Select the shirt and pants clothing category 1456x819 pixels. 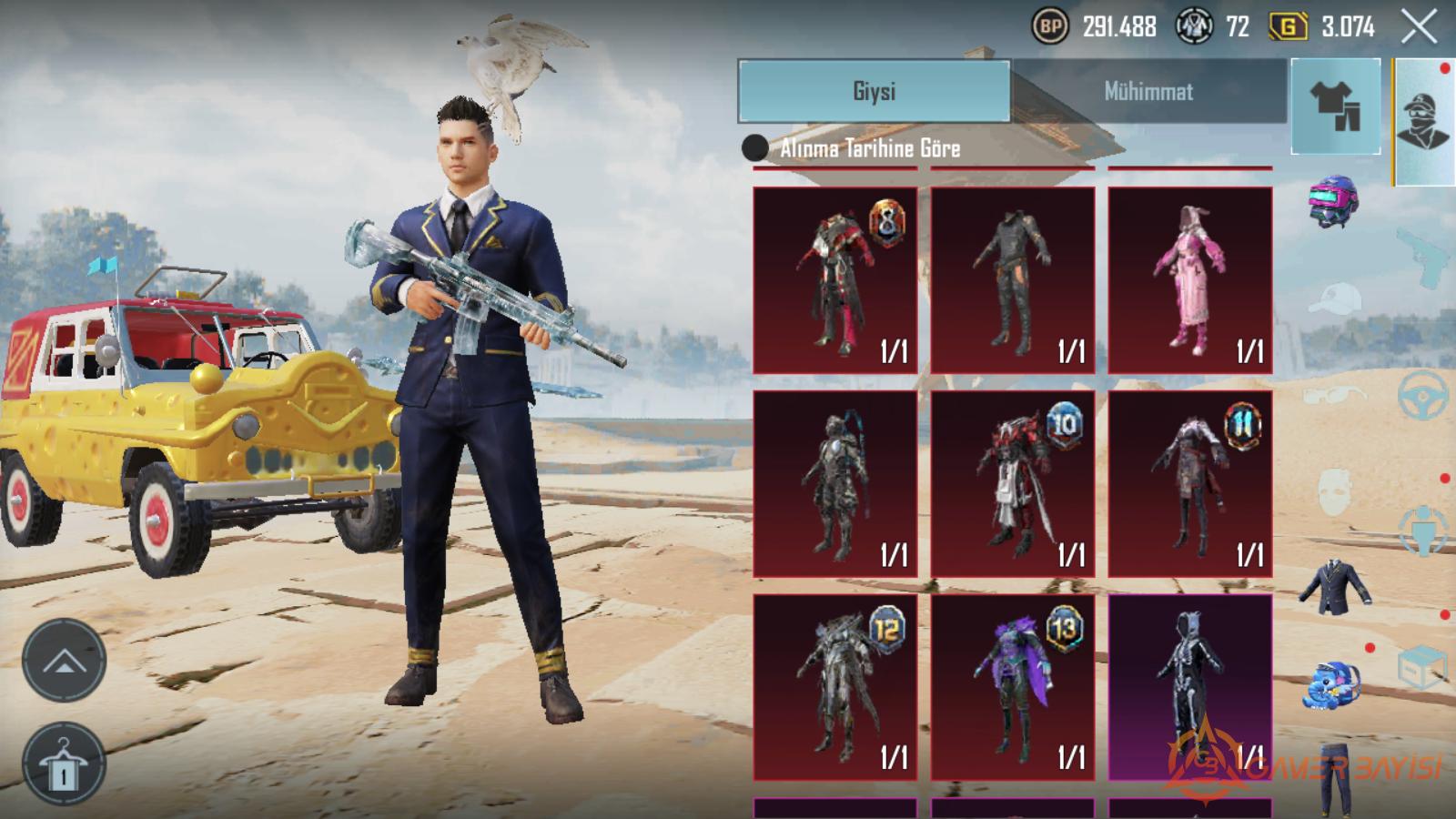click(1335, 106)
